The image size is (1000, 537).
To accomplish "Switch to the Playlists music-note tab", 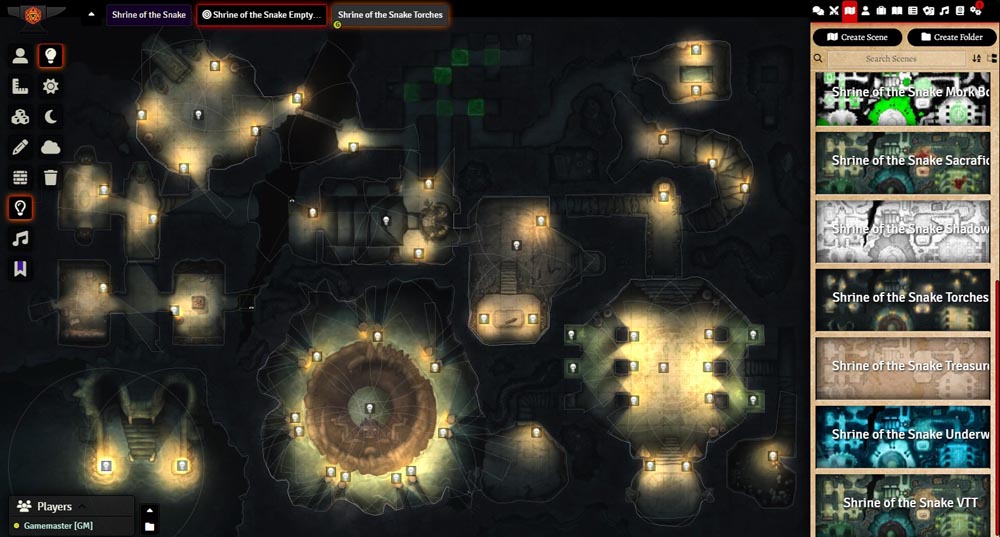I will (x=944, y=10).
